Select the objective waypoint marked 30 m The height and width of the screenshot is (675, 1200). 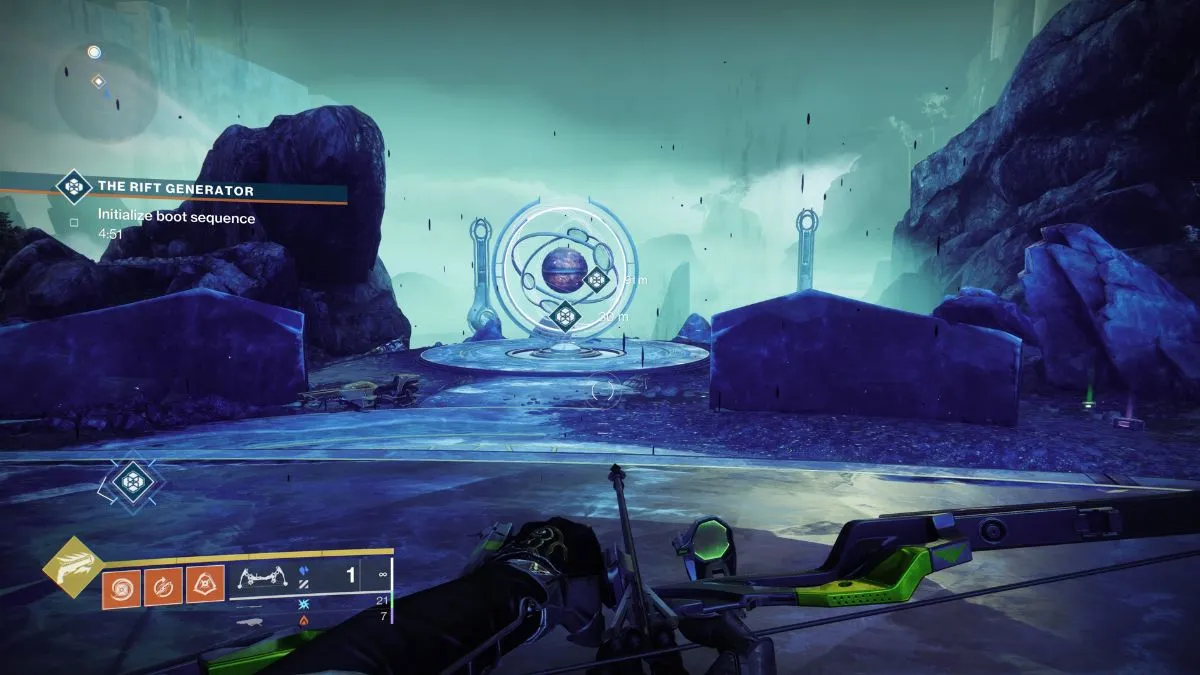[566, 317]
